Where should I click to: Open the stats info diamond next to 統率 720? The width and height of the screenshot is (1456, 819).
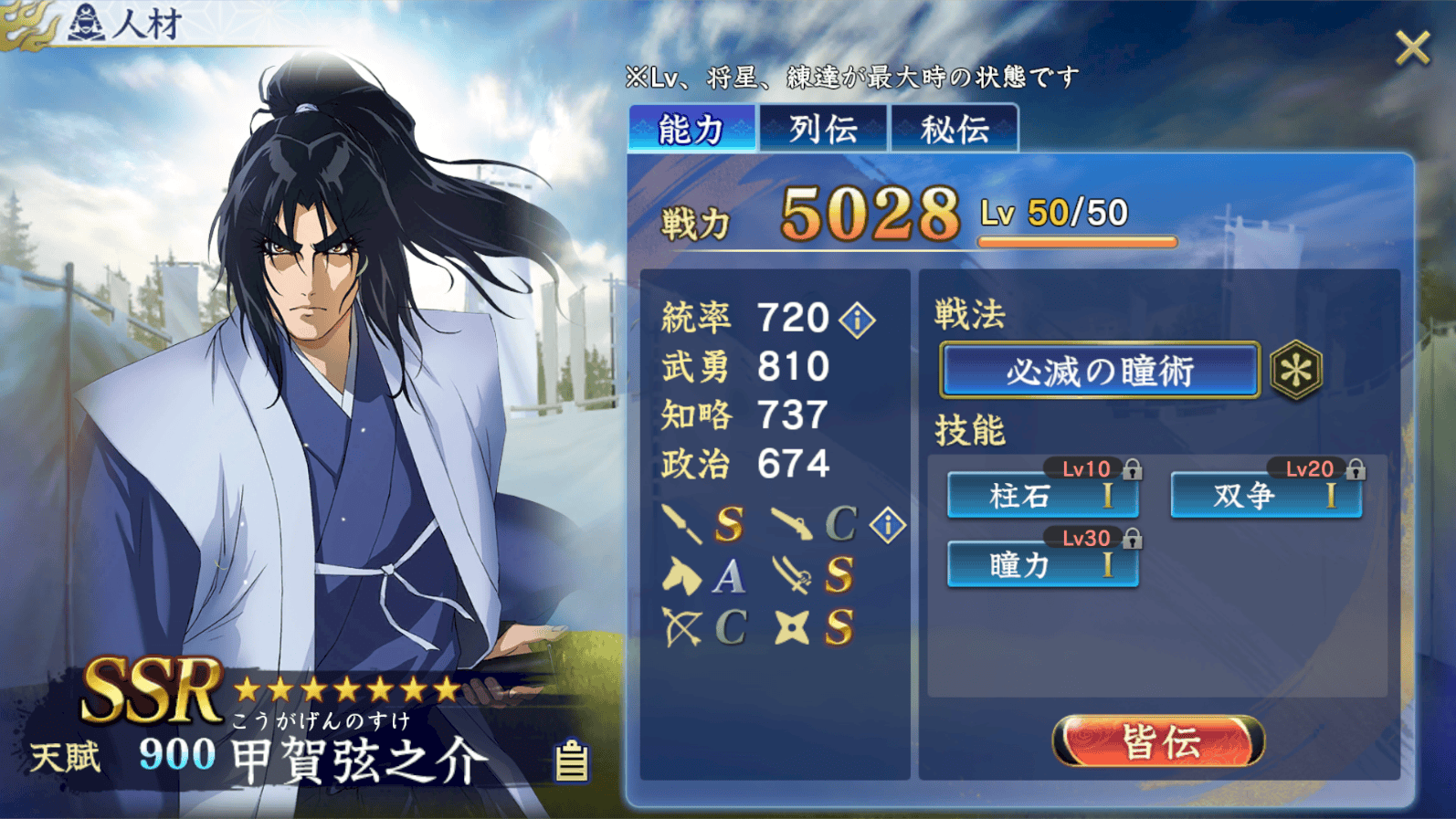point(857,319)
